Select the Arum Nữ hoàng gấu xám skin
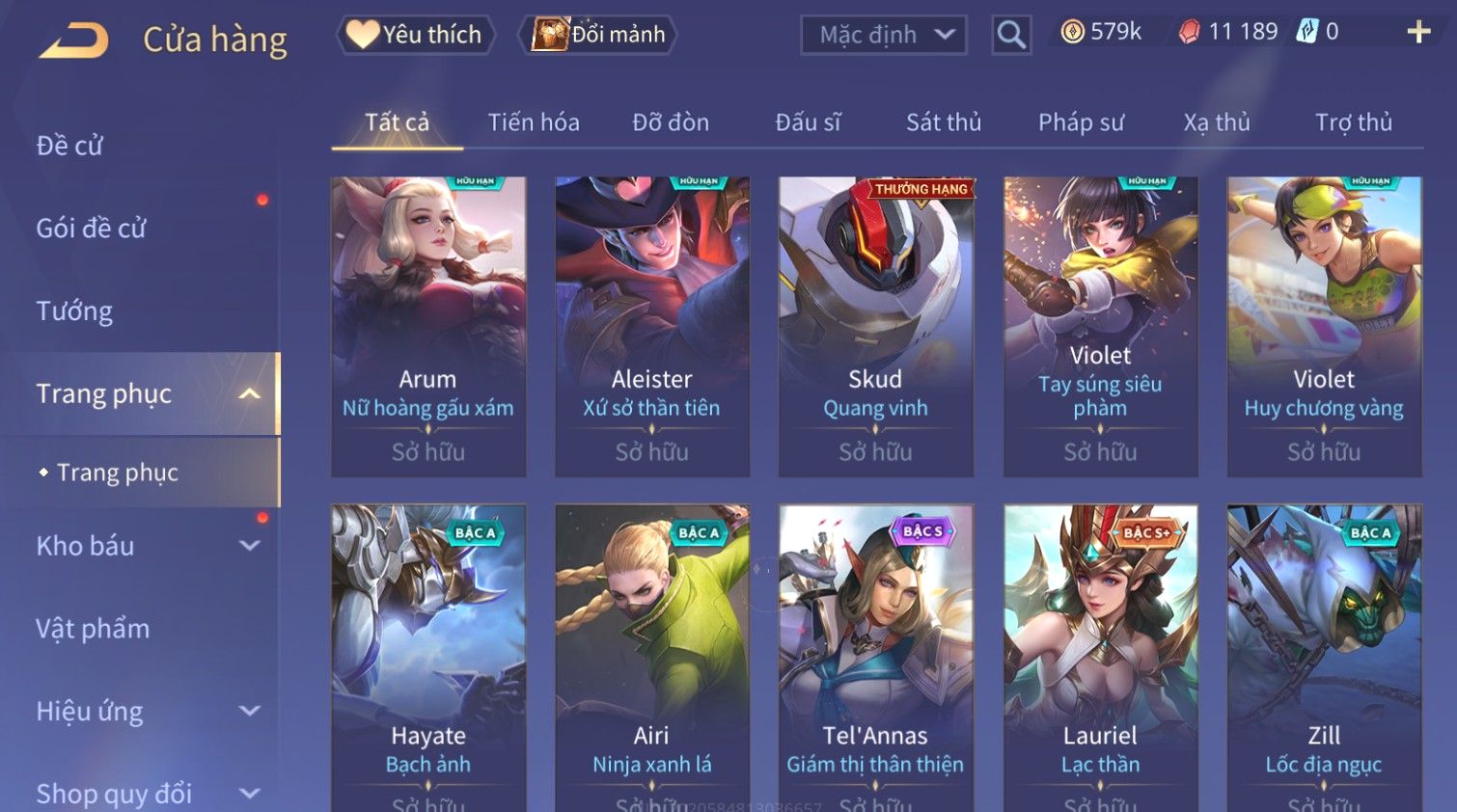The width and height of the screenshot is (1457, 812). click(428, 326)
